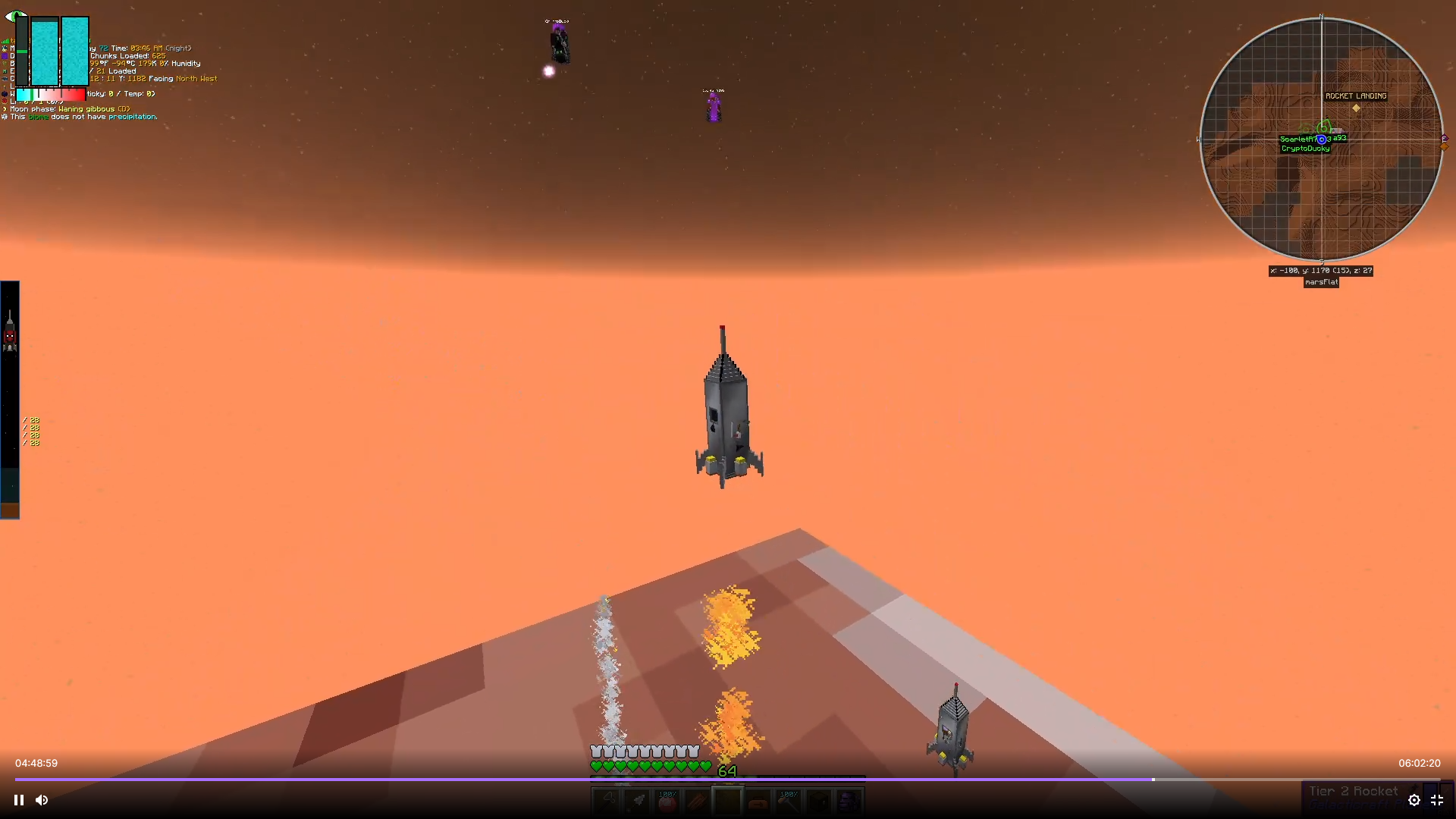Click the circular minimap
The image size is (1456, 819).
pos(1321,140)
